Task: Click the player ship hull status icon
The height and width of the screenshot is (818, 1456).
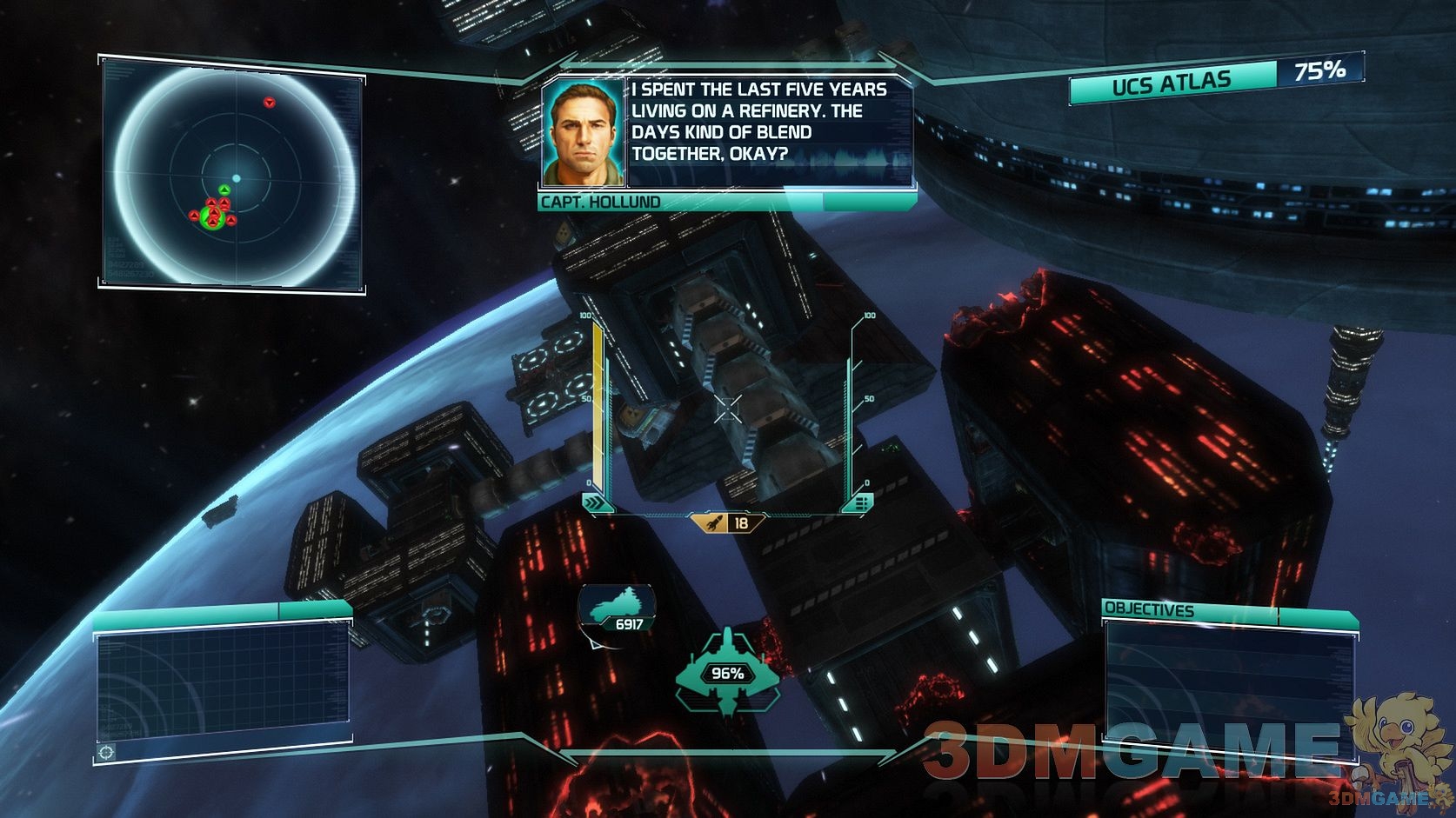Action: pyautogui.click(x=727, y=674)
